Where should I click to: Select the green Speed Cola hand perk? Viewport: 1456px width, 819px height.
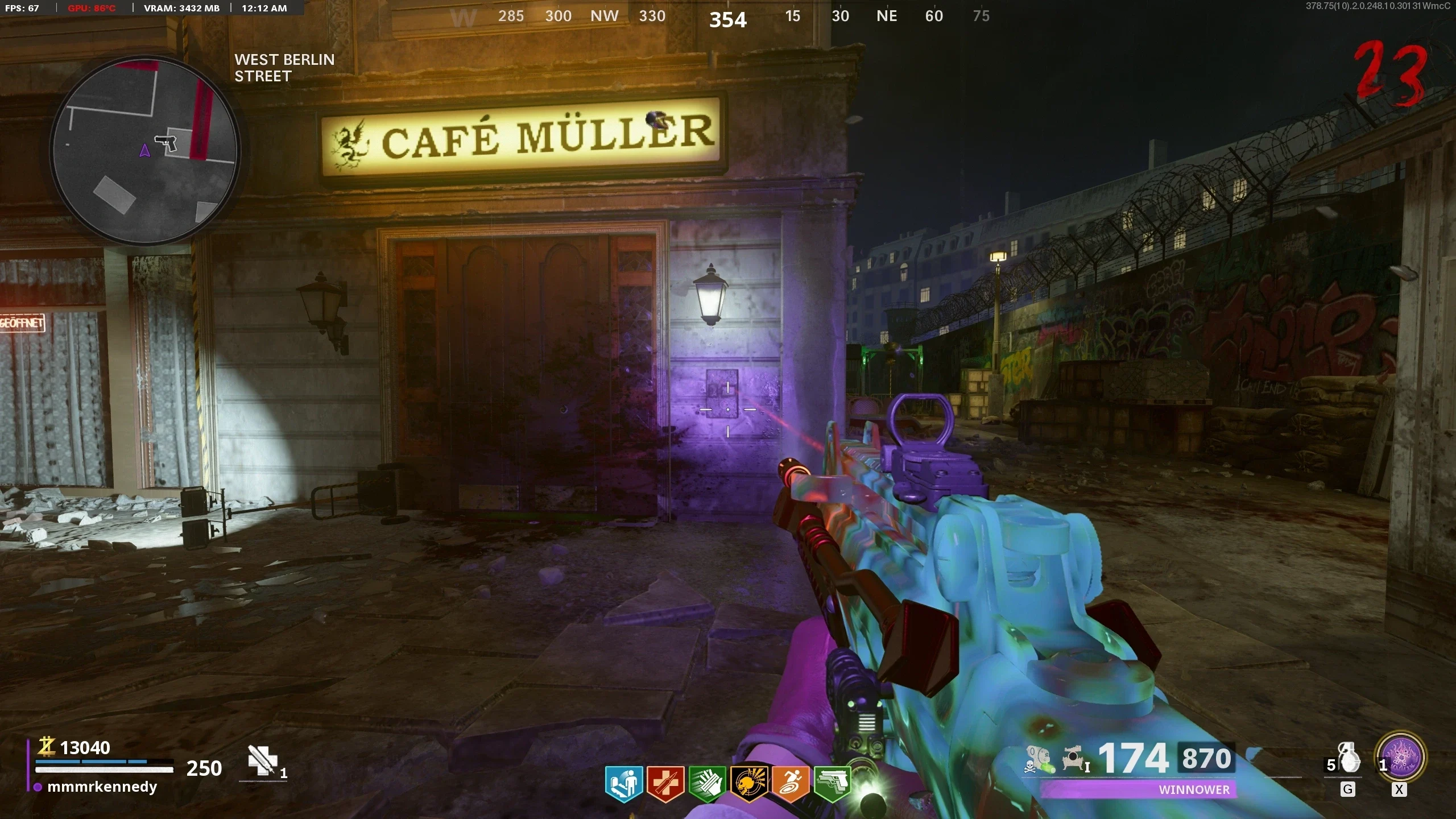(x=707, y=784)
